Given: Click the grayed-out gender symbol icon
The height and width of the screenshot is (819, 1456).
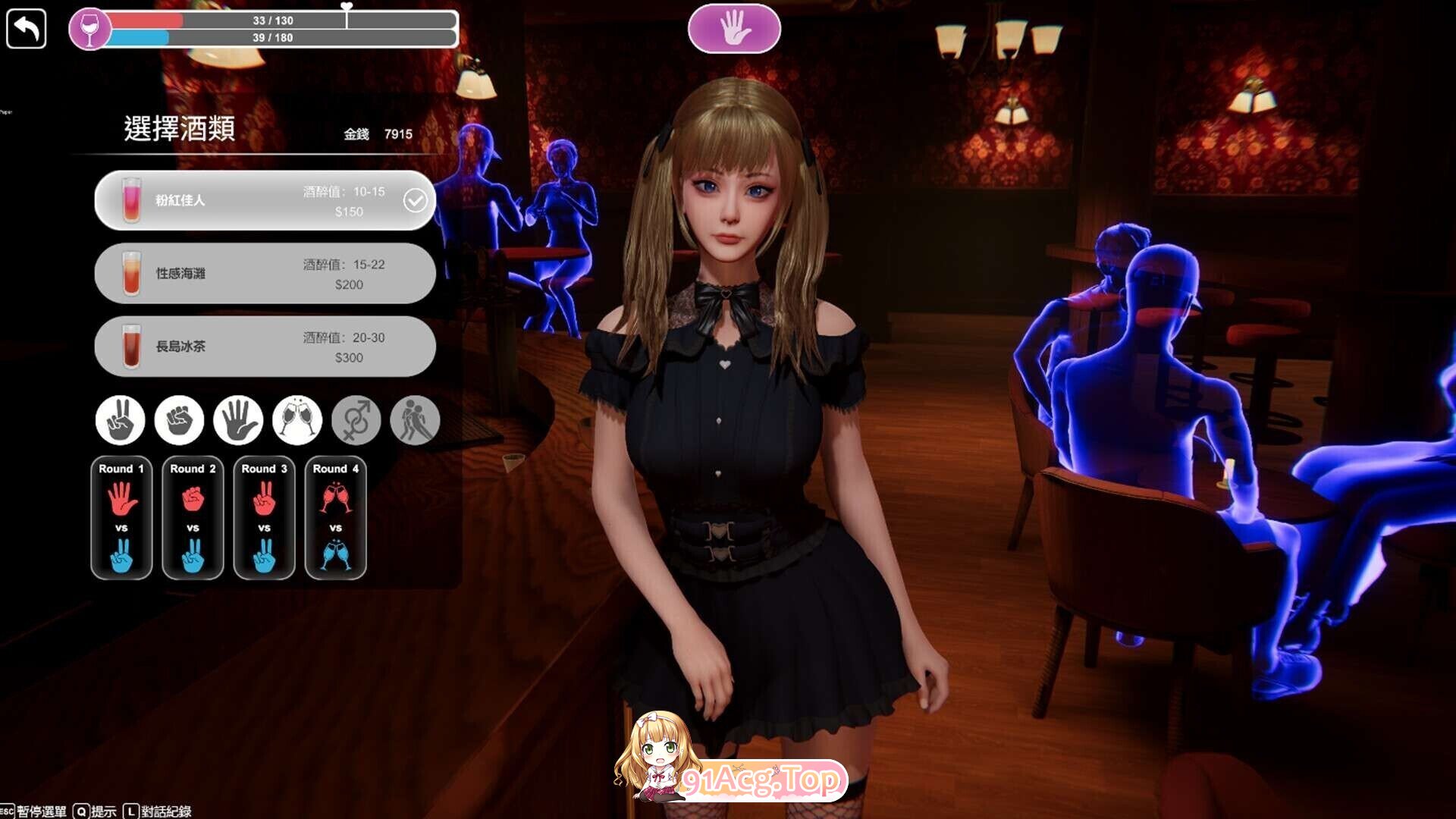Looking at the screenshot, I should (x=356, y=419).
